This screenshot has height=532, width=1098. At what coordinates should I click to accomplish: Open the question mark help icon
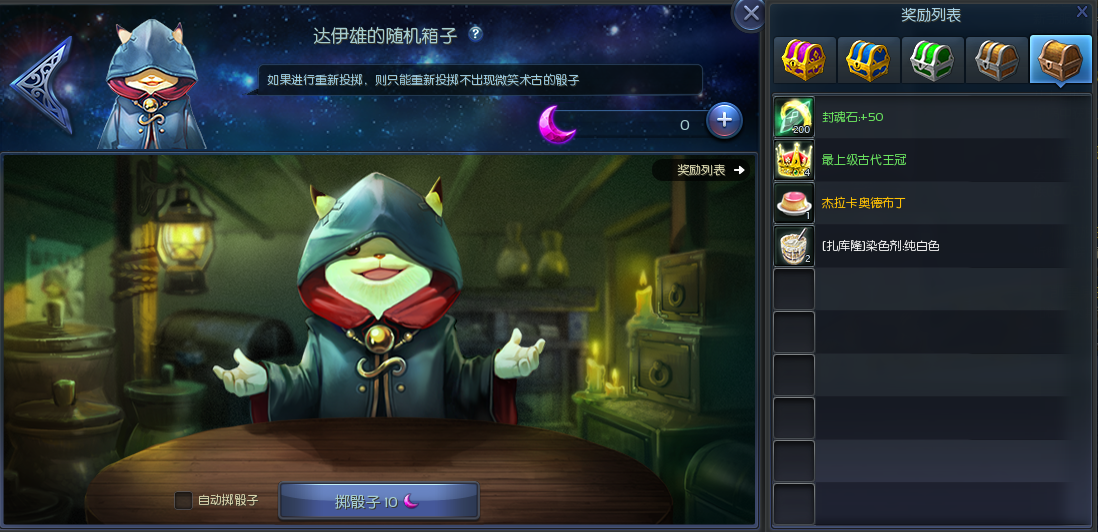coord(475,34)
